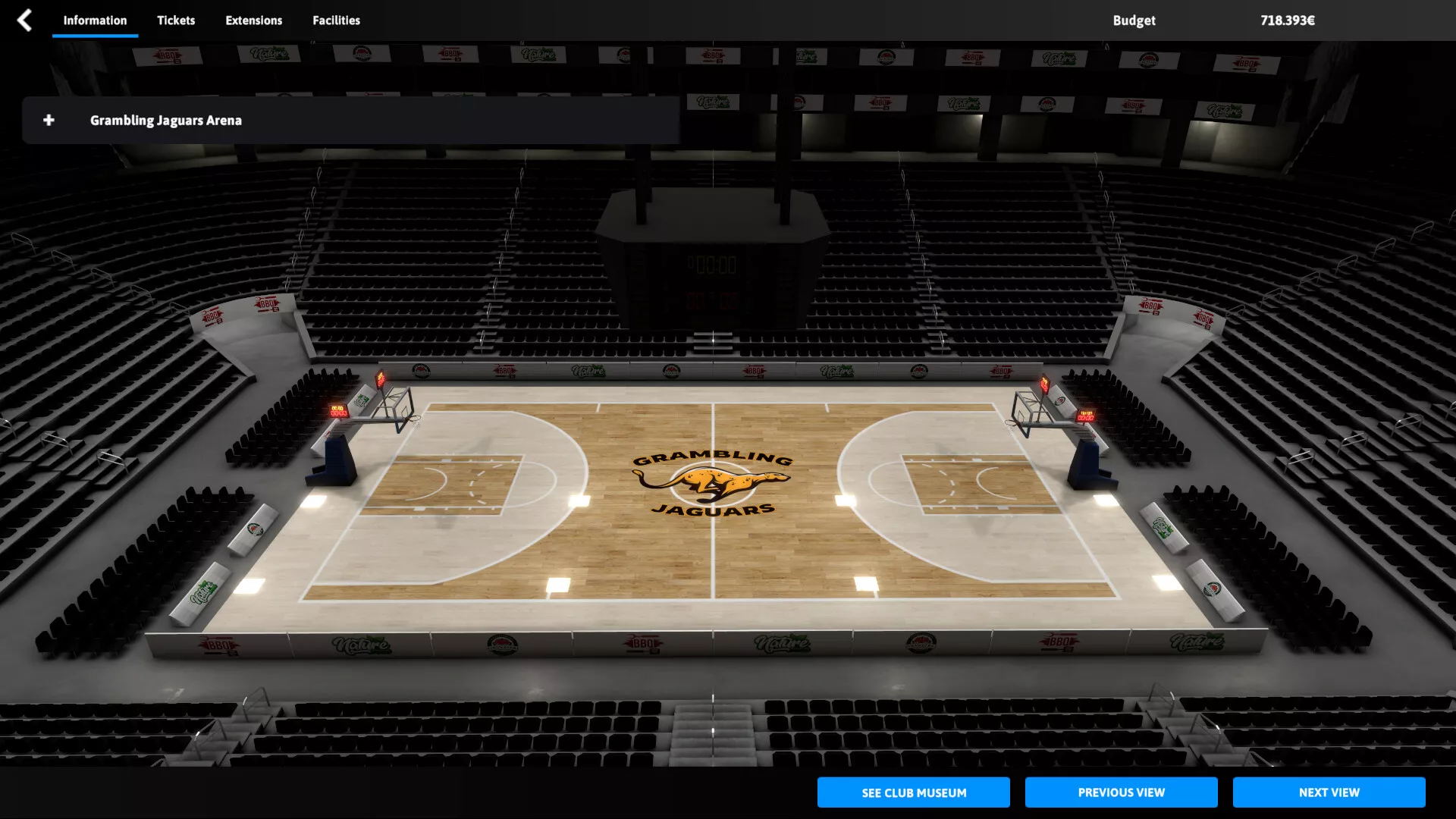Expand the Grambling Jaguars Arena panel

(49, 121)
